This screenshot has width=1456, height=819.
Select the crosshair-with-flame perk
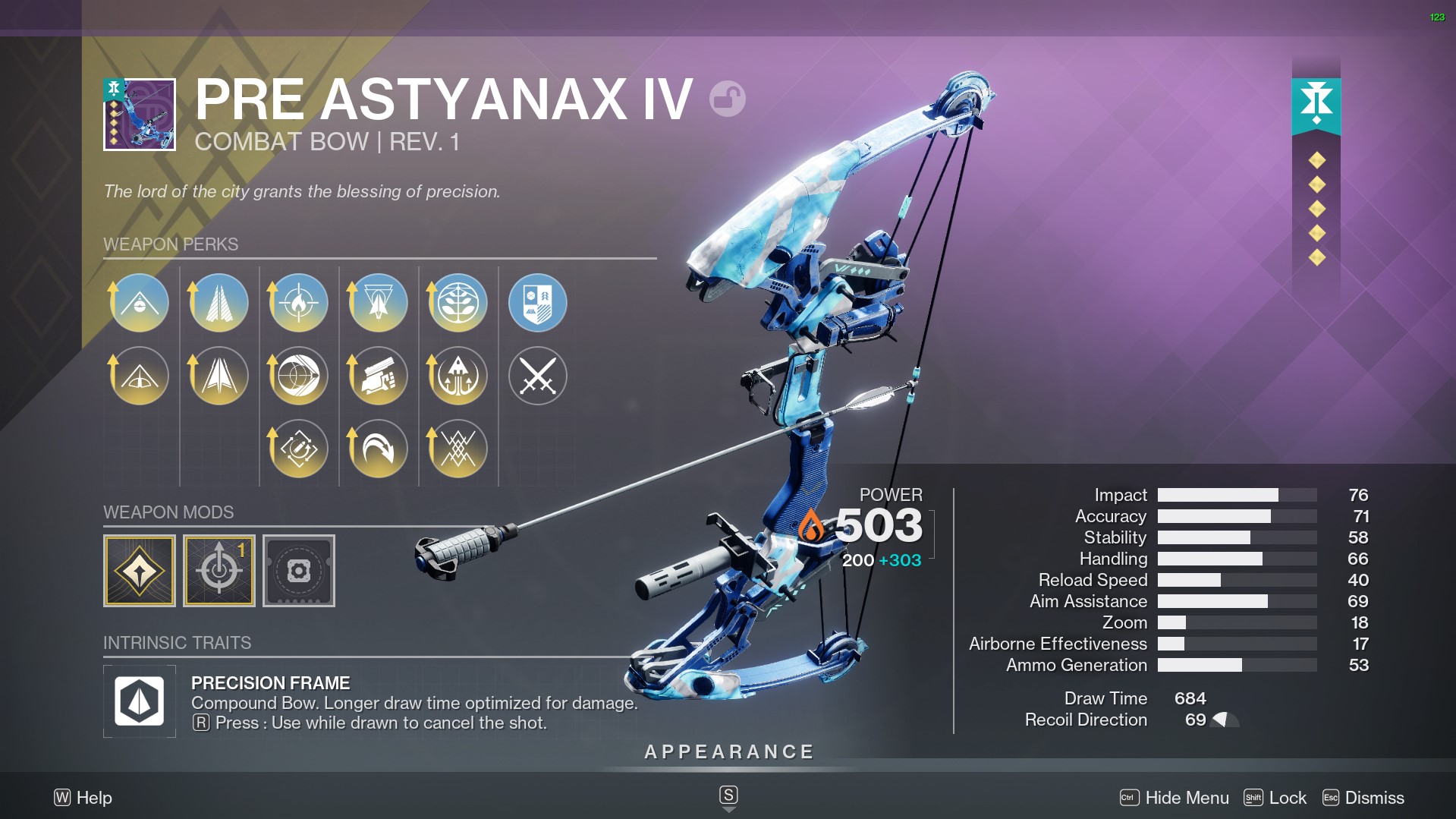(298, 303)
